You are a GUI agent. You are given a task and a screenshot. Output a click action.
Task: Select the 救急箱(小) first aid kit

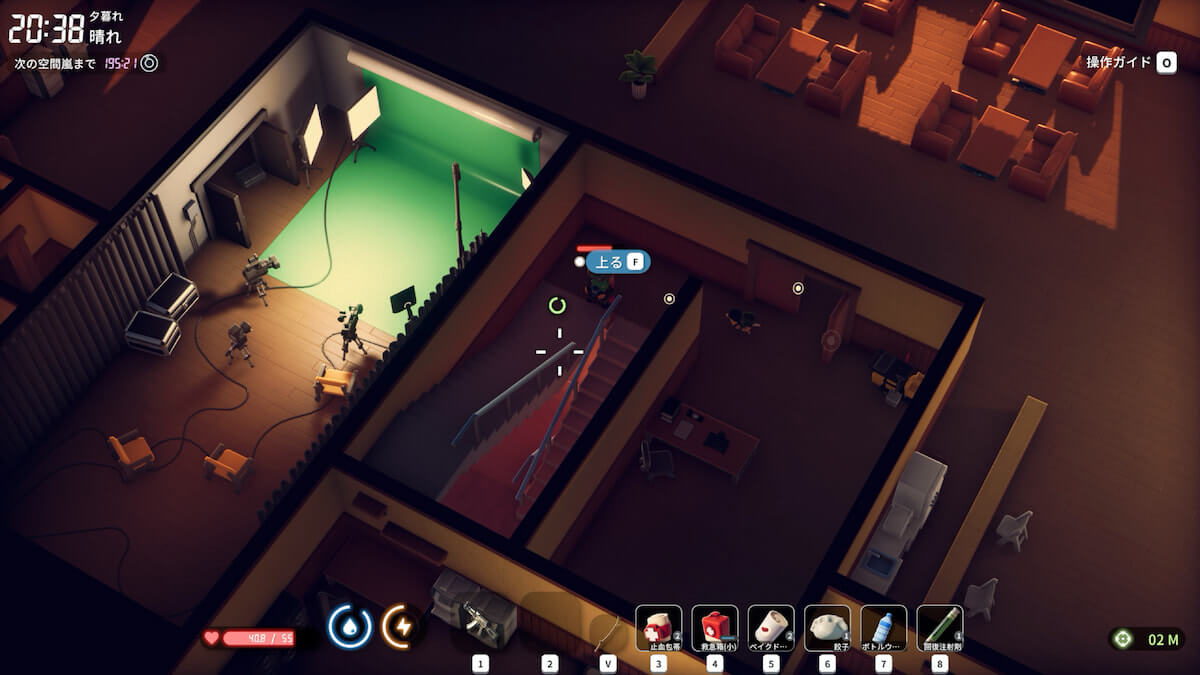point(714,628)
